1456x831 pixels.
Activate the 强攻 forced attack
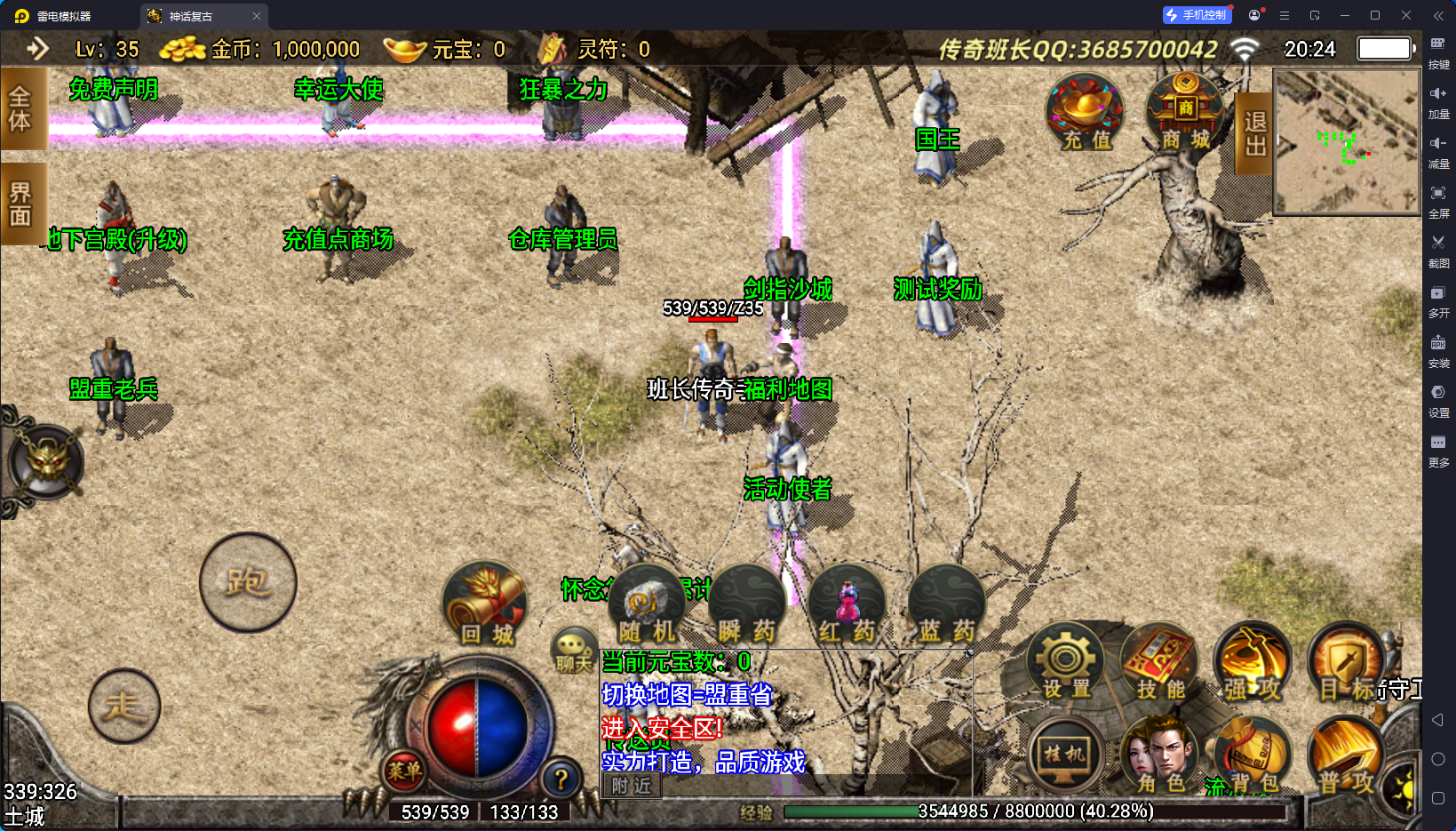pos(1253,663)
